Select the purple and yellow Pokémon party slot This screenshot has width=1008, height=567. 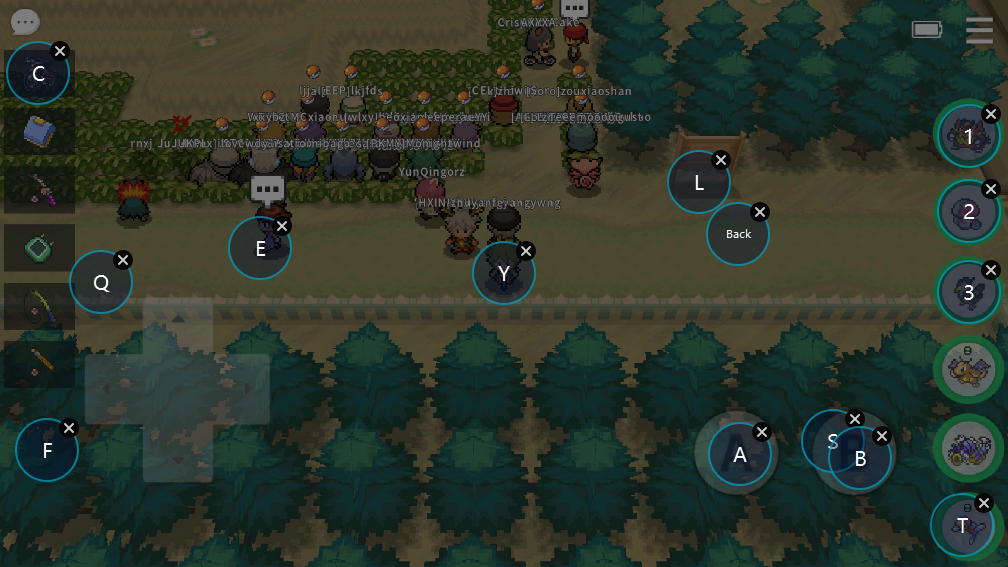point(968,445)
